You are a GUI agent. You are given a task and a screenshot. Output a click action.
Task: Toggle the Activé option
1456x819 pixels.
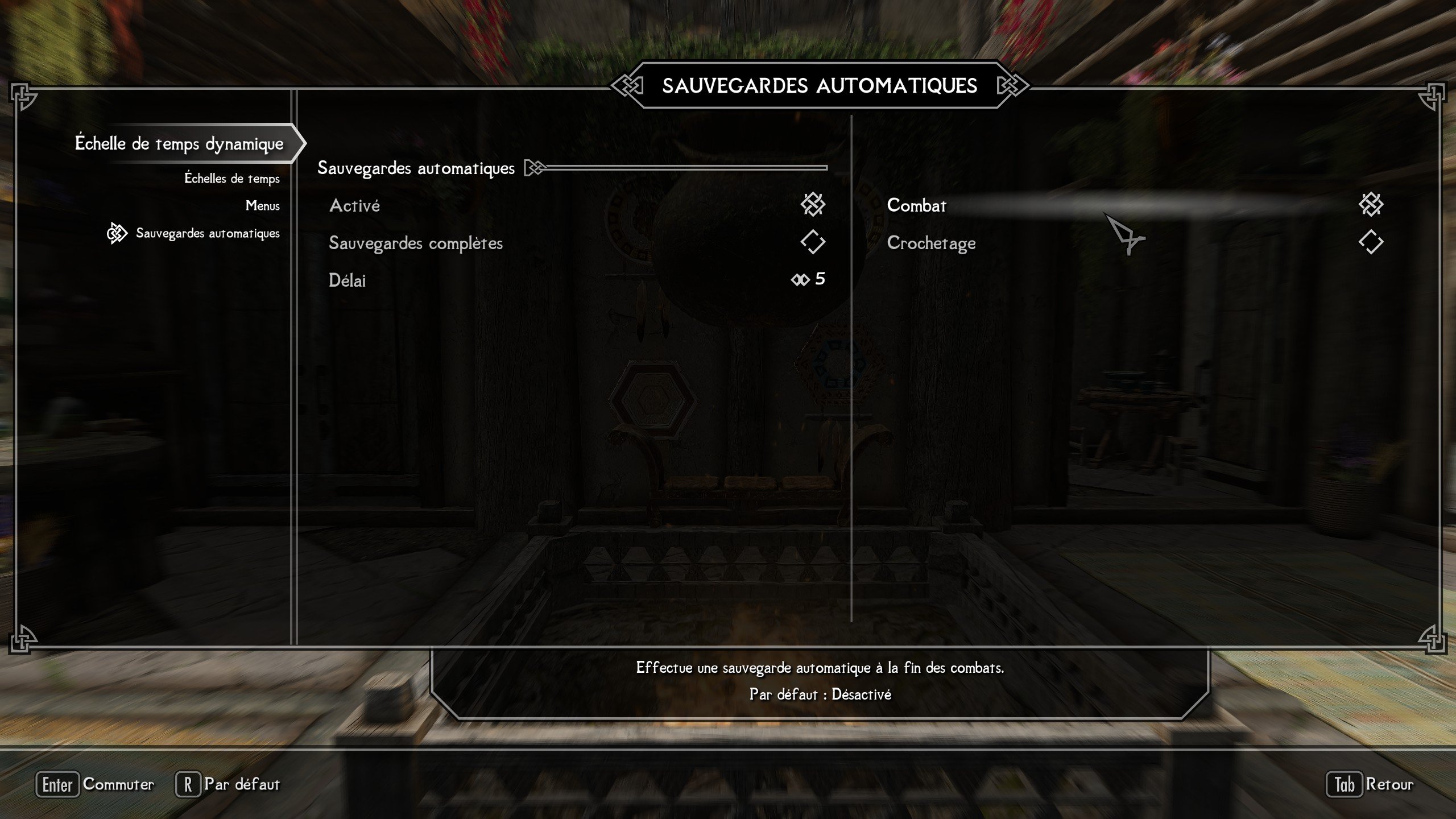812,205
